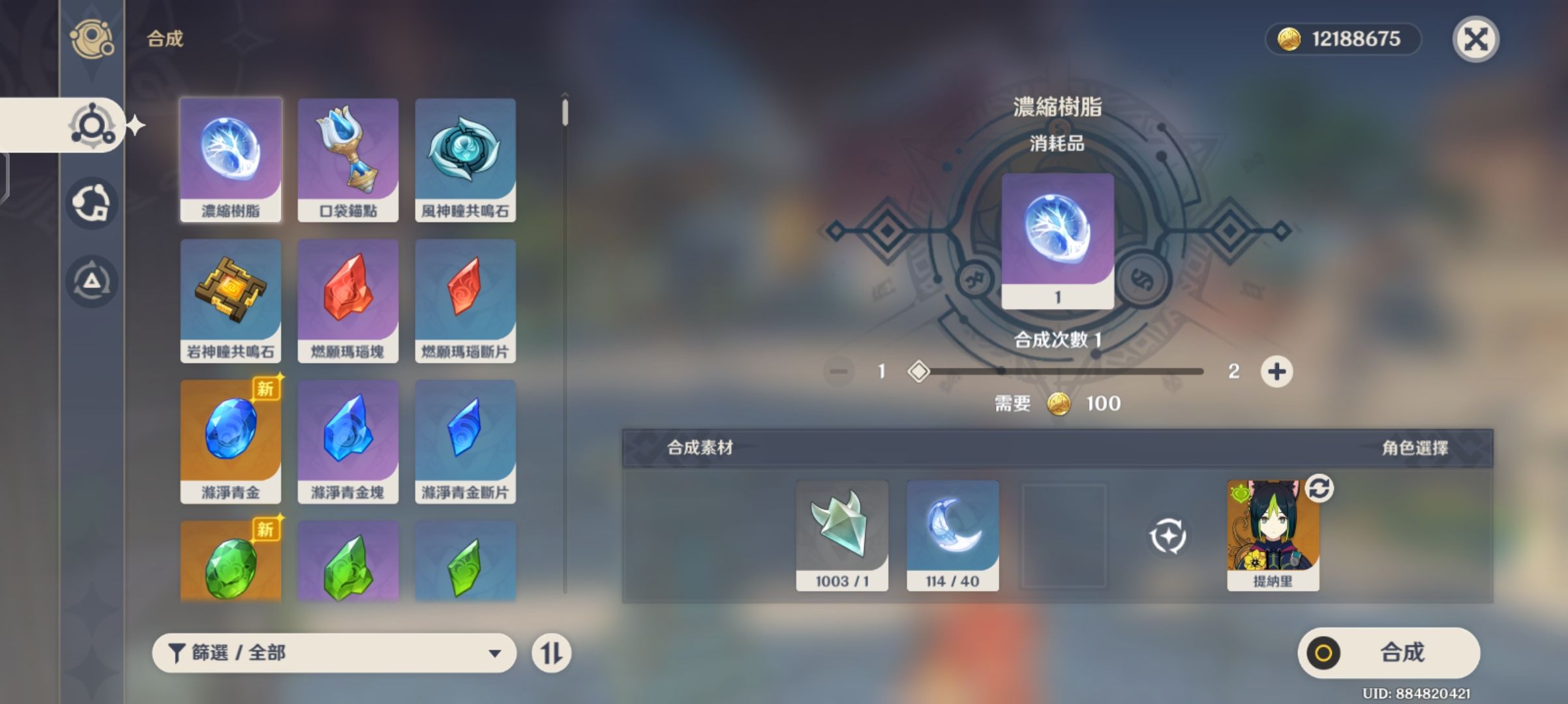The width and height of the screenshot is (1568, 704).
Task: Decrease craft count with the minus button
Action: click(x=840, y=372)
